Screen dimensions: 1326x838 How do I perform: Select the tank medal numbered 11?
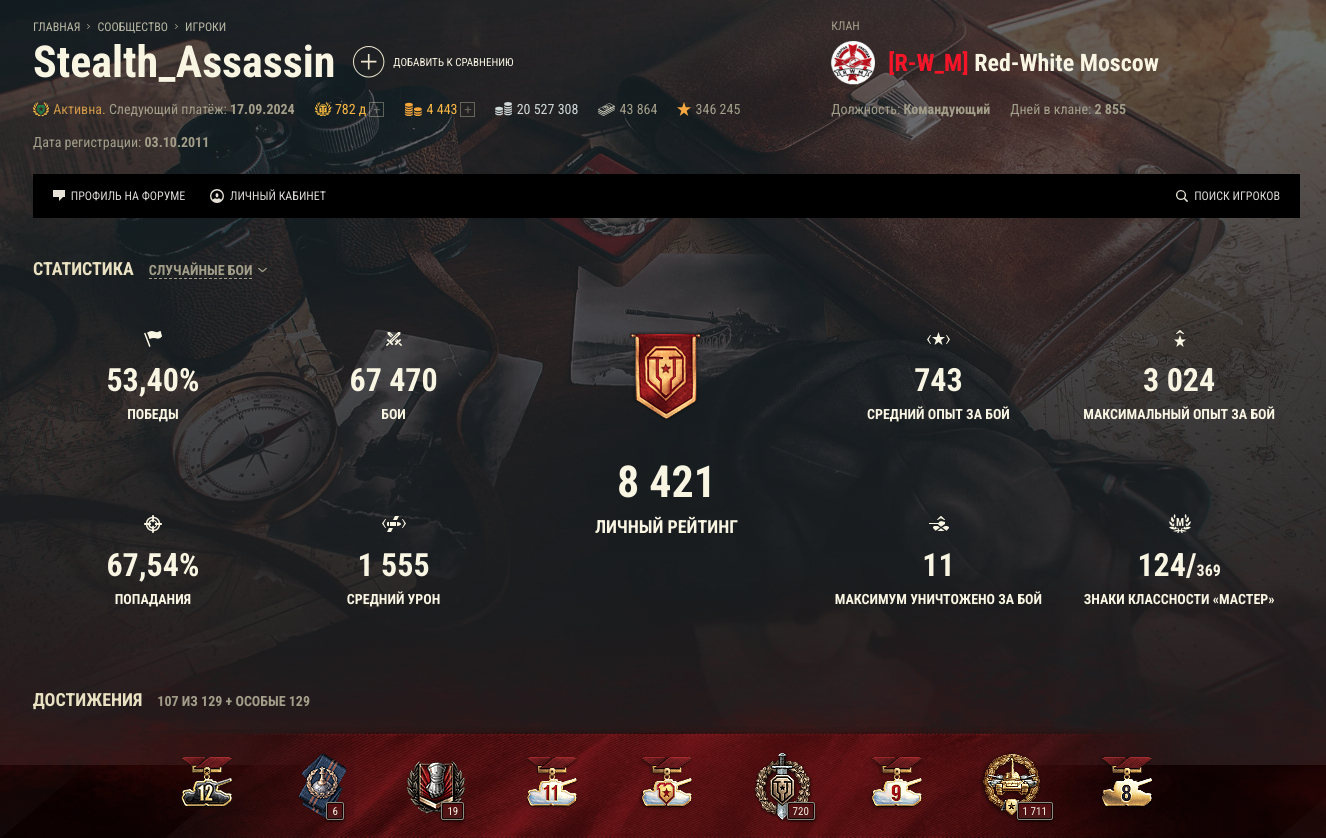point(552,784)
